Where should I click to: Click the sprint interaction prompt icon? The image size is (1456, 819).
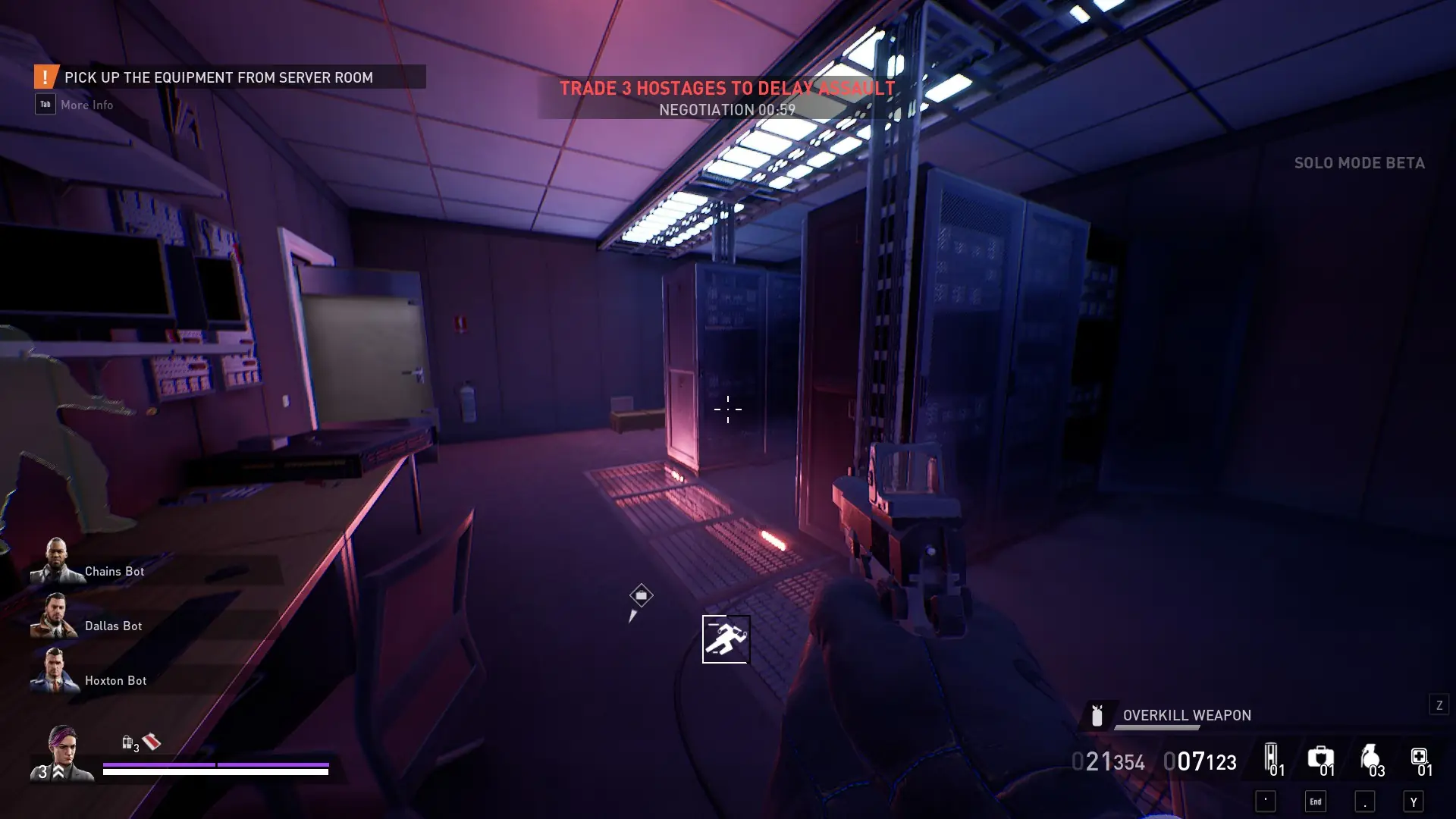[x=726, y=639]
